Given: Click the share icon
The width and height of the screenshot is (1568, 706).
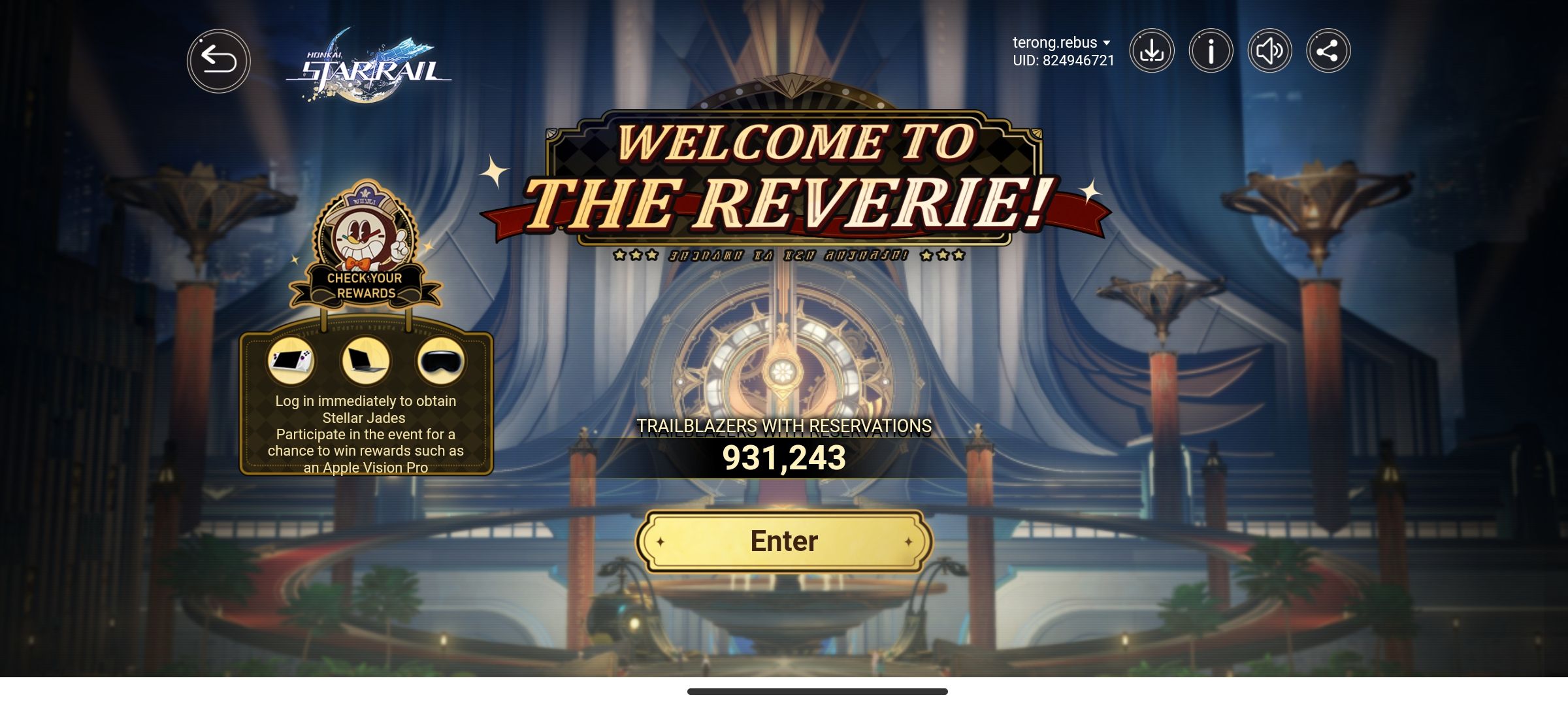Looking at the screenshot, I should coord(1326,50).
